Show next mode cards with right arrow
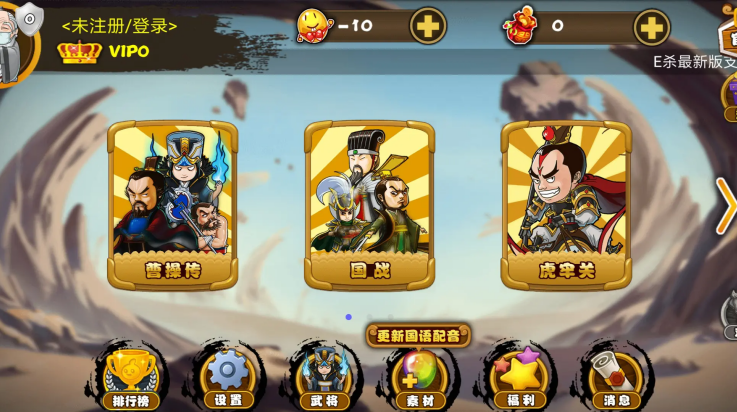 pyautogui.click(x=725, y=205)
